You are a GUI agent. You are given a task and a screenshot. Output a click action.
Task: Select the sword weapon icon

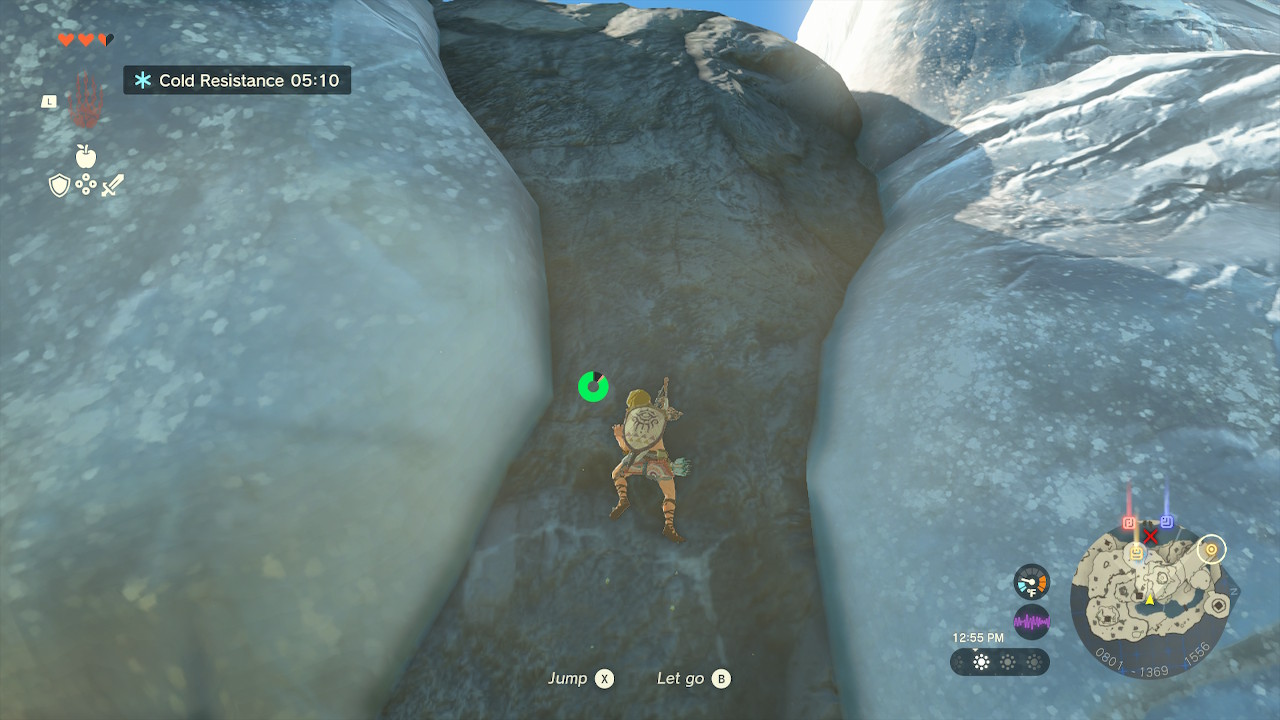tap(113, 185)
